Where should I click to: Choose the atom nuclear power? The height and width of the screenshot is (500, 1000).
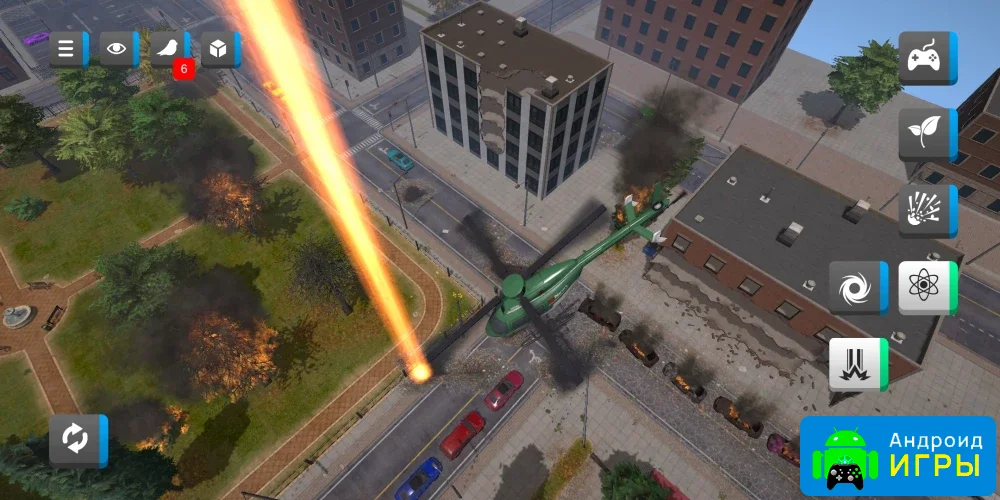[925, 288]
